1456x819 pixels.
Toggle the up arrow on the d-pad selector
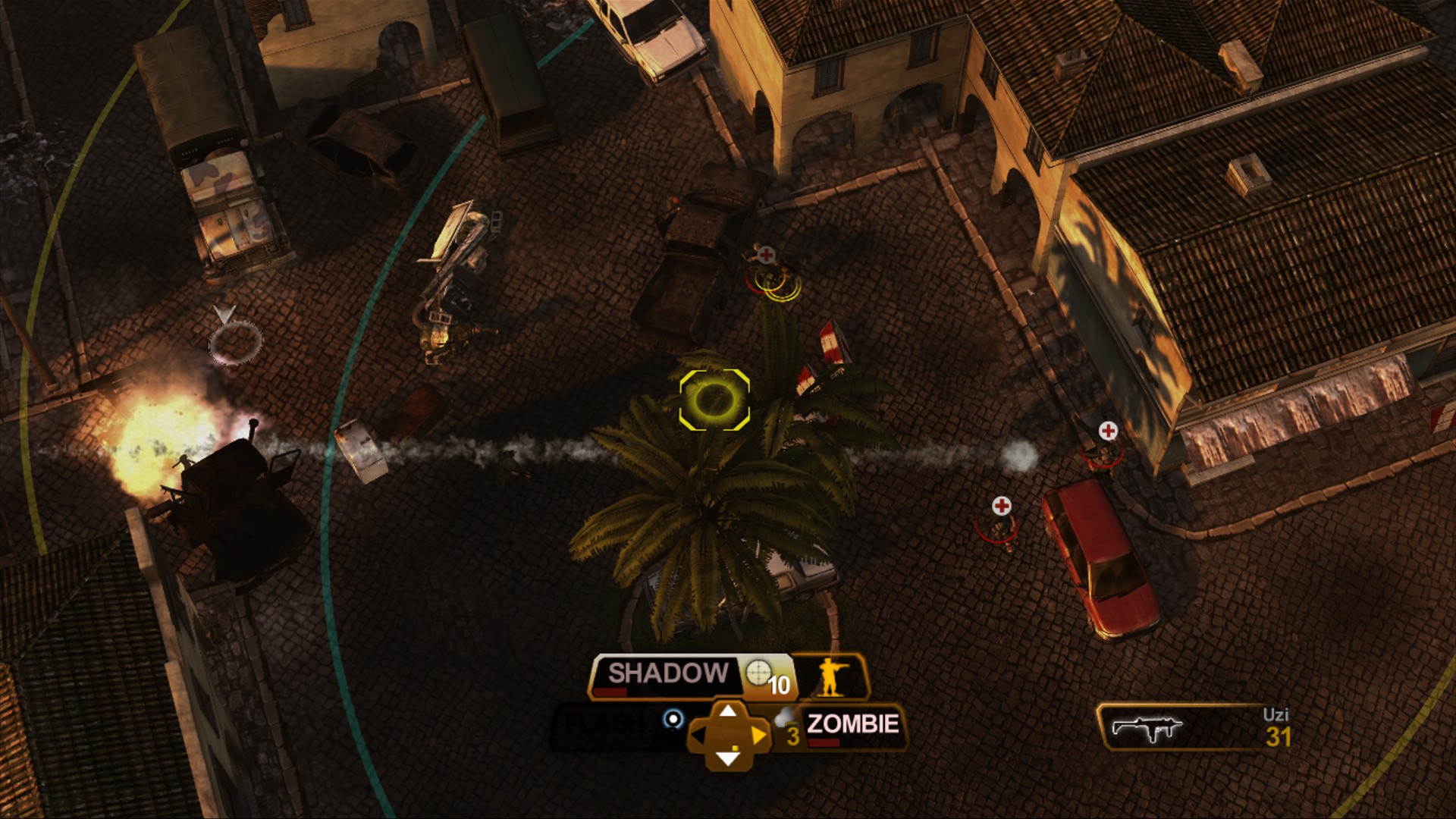click(730, 711)
